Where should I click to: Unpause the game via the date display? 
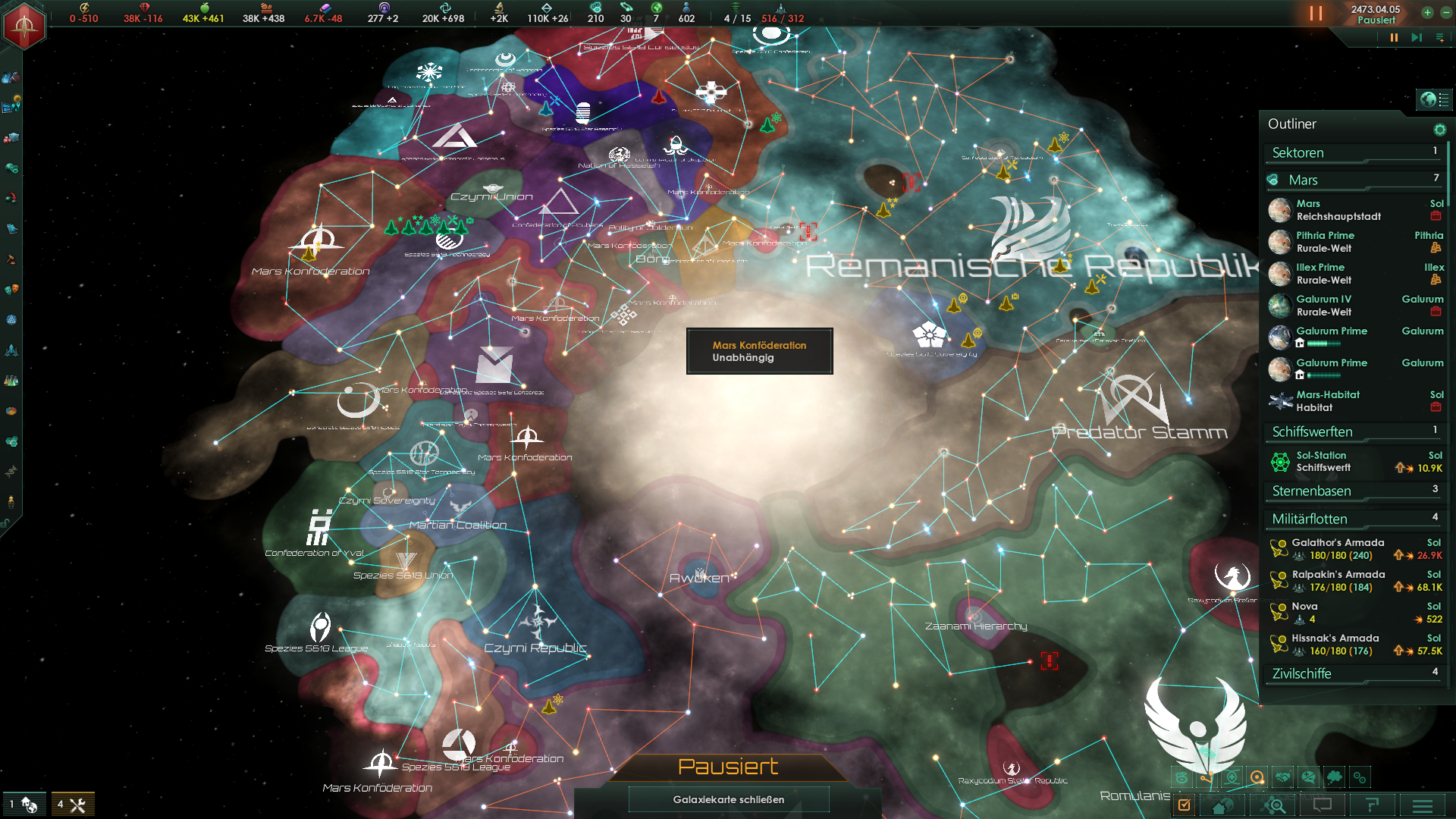pyautogui.click(x=1375, y=14)
